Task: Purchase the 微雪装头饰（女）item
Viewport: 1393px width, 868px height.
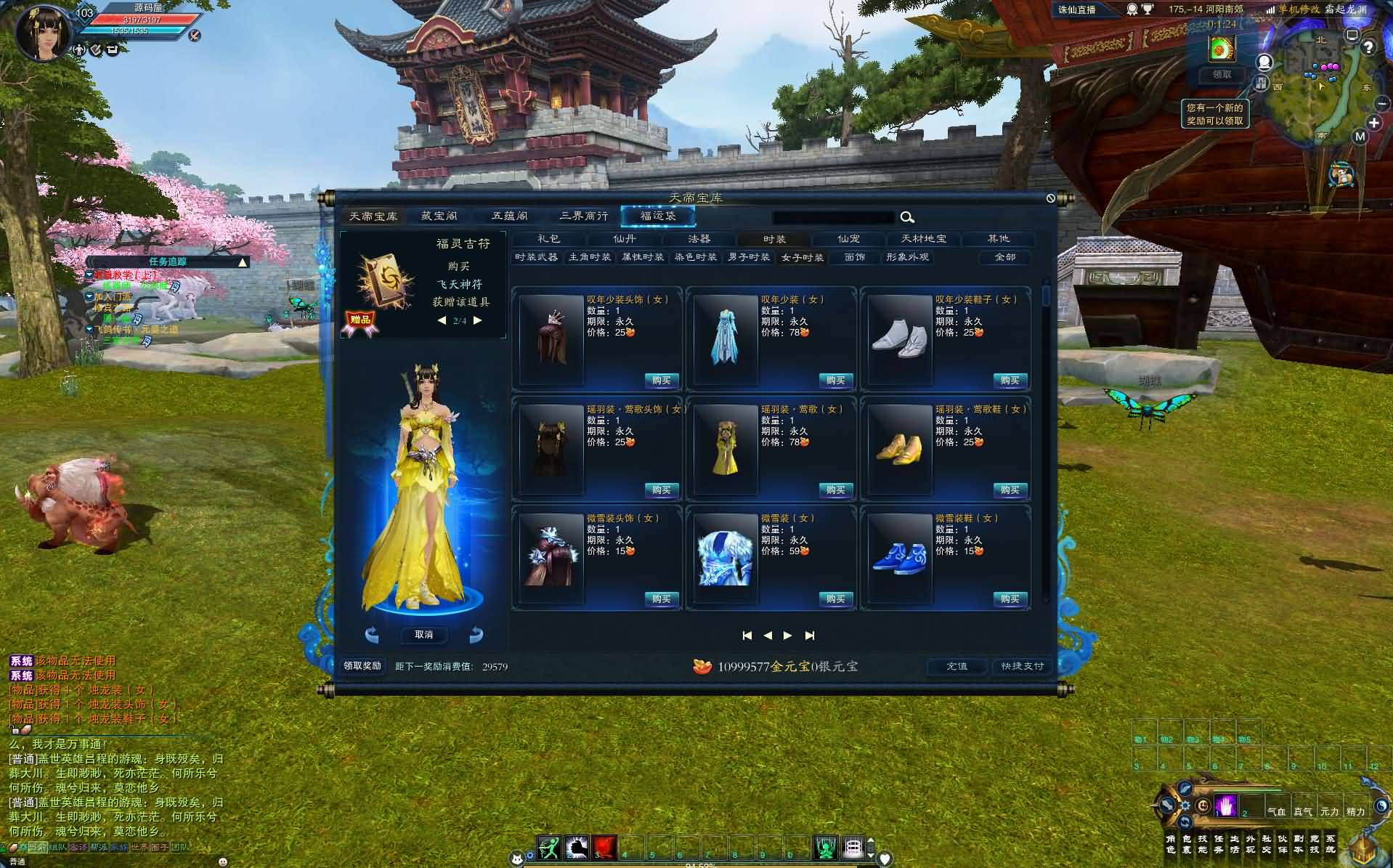Action: tap(661, 599)
